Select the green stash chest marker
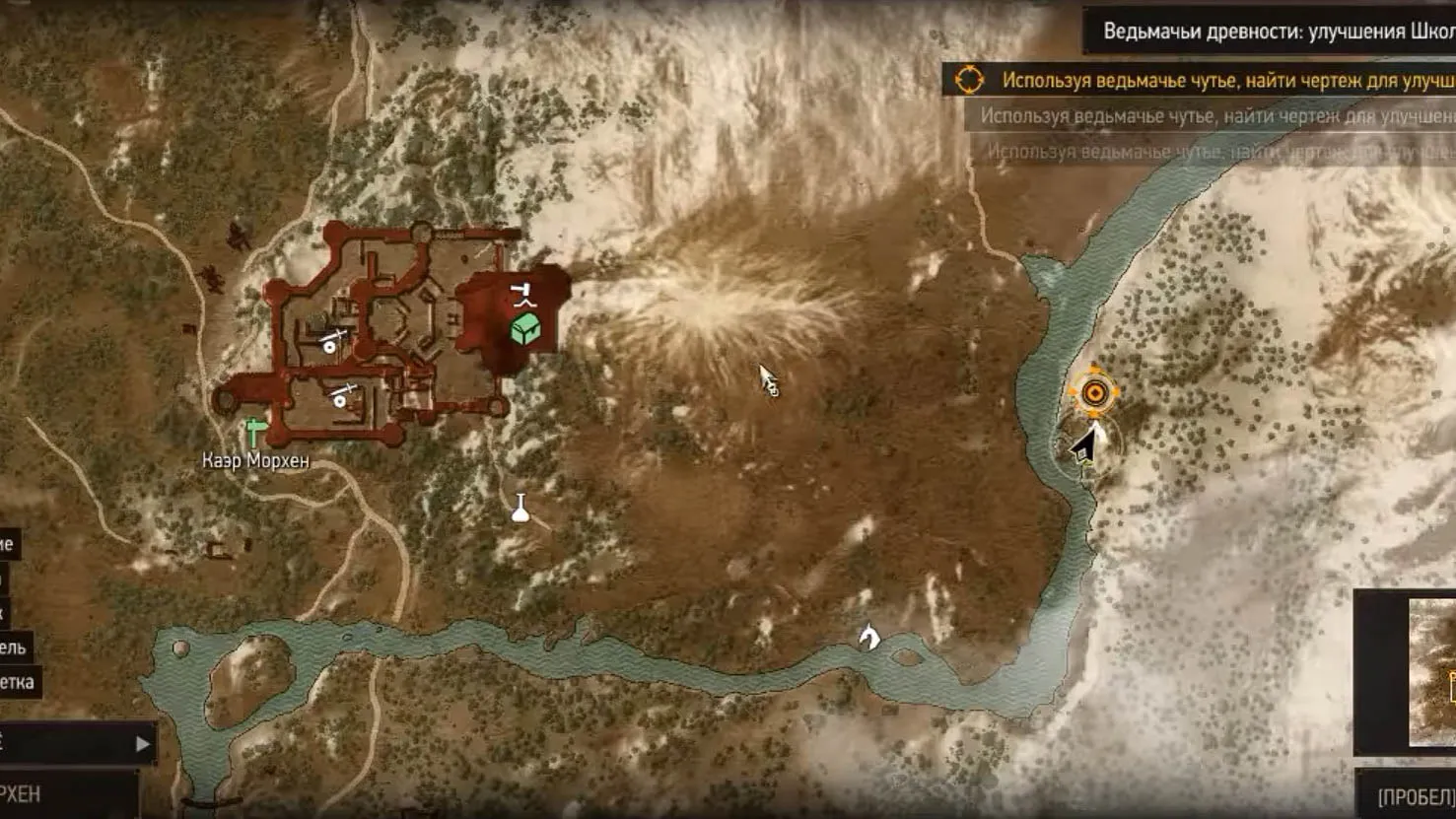Screen dimensions: 1456x819 [x=525, y=329]
